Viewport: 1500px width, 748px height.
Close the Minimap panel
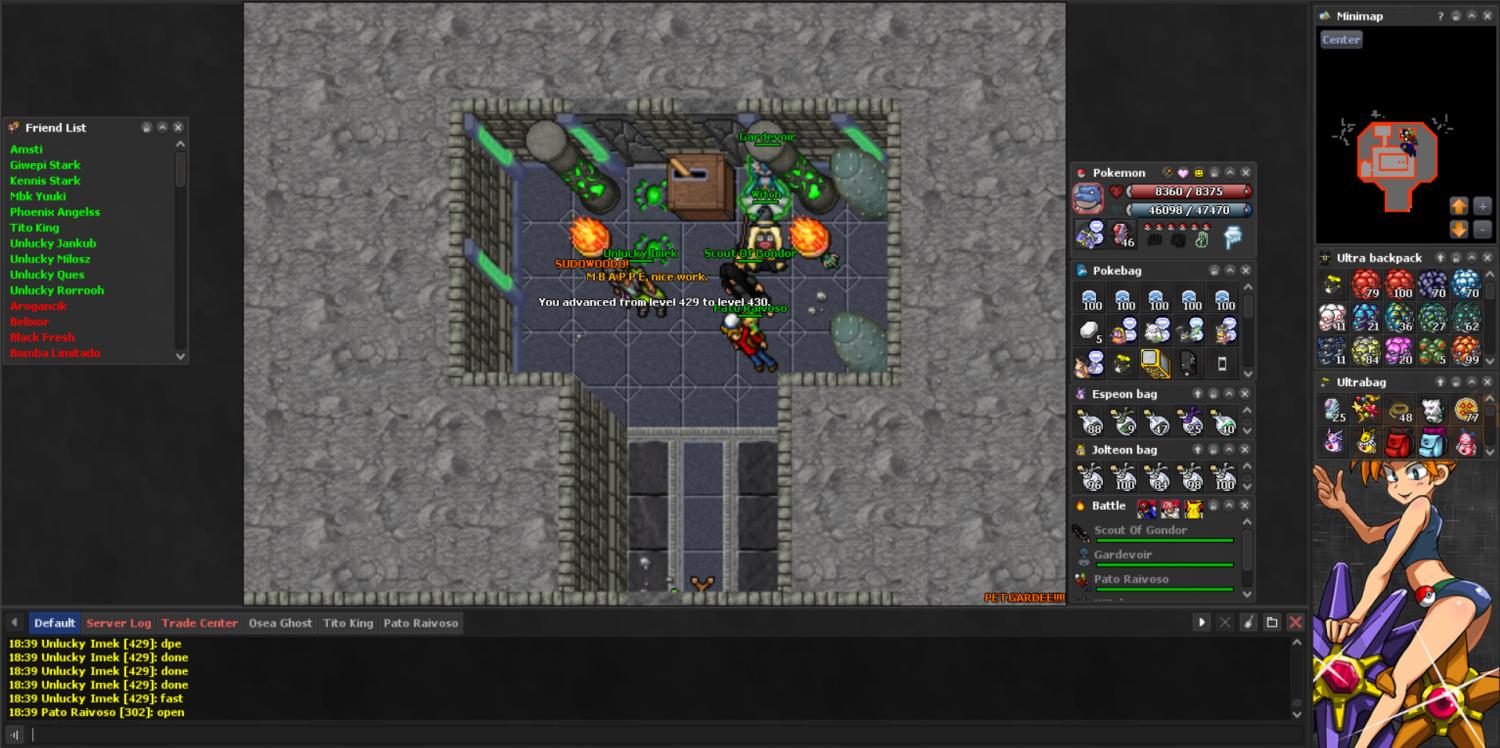click(1489, 16)
